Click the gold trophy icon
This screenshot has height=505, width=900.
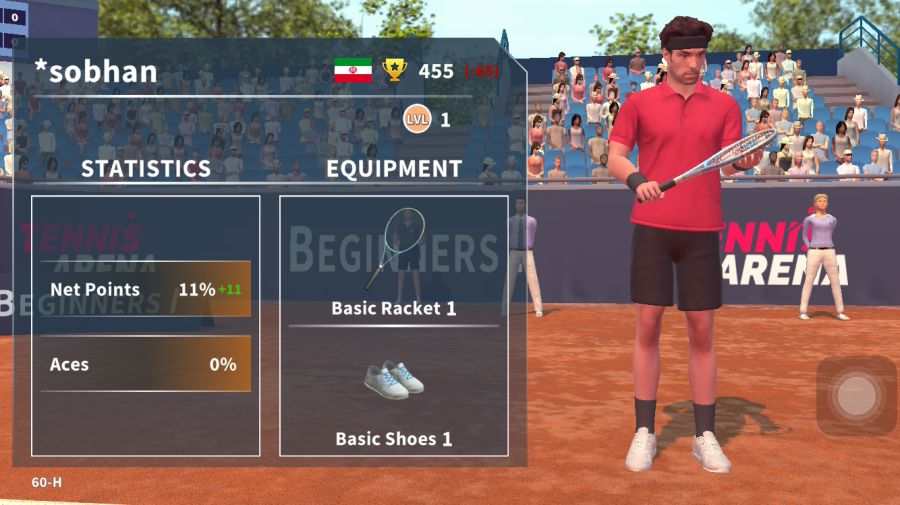click(395, 70)
